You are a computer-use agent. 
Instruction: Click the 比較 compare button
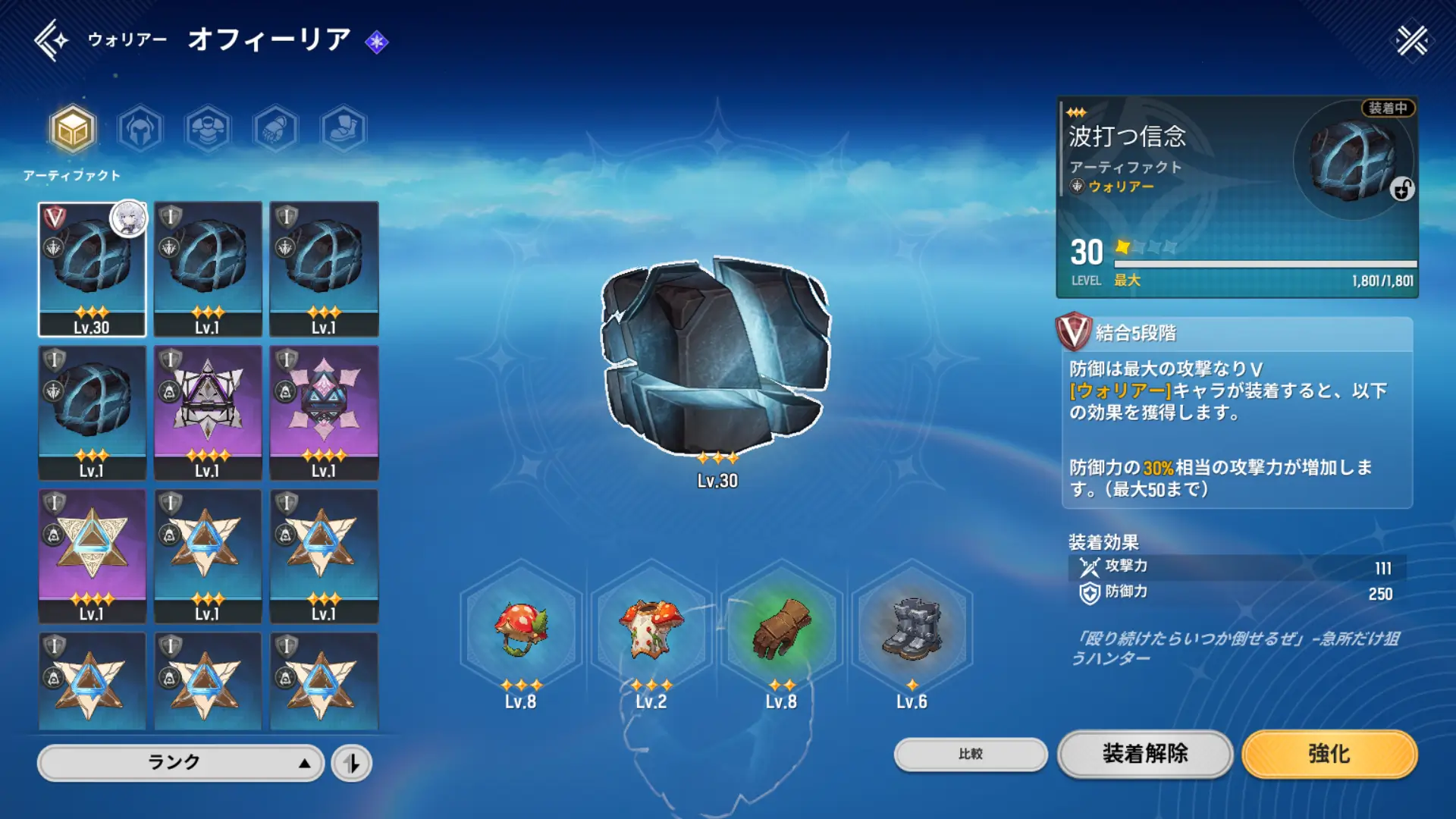click(971, 754)
